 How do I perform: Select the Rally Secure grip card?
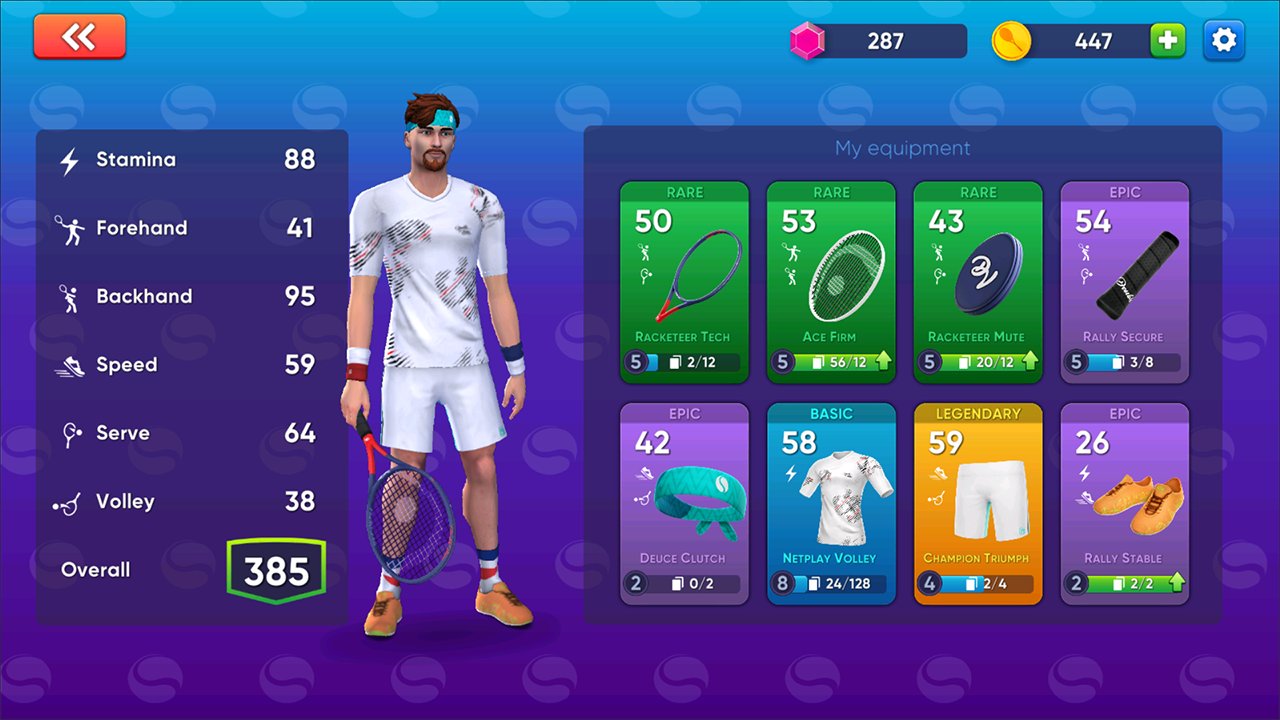pos(1124,282)
